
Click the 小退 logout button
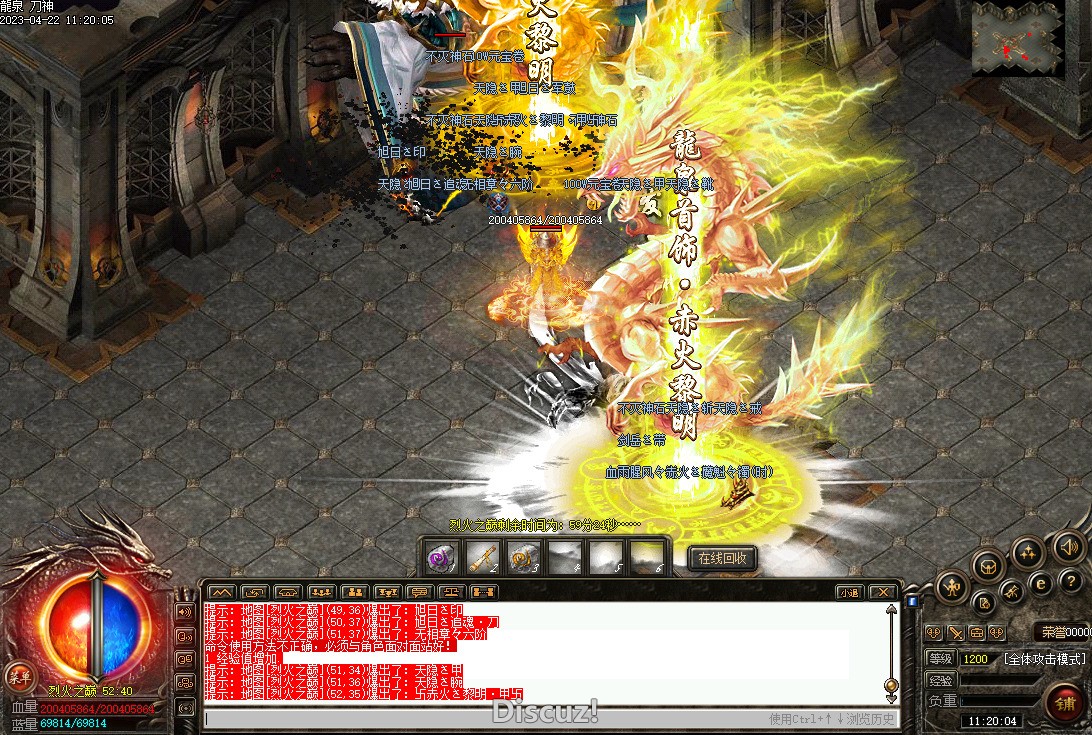(849, 592)
